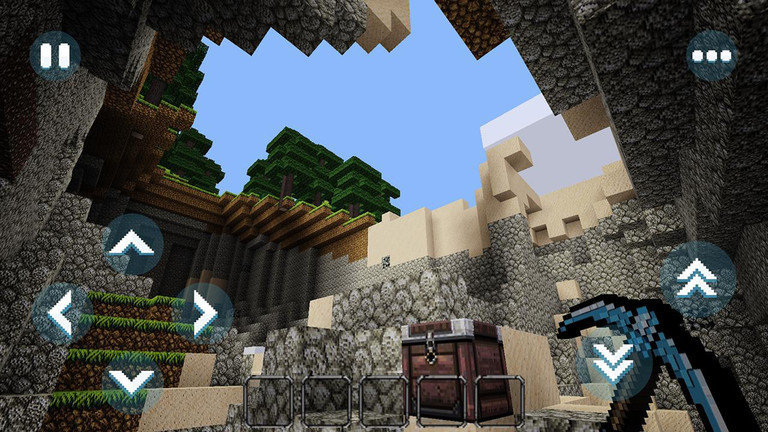The height and width of the screenshot is (432, 768).
Task: Tap the move forward arrow
Action: [x=133, y=243]
